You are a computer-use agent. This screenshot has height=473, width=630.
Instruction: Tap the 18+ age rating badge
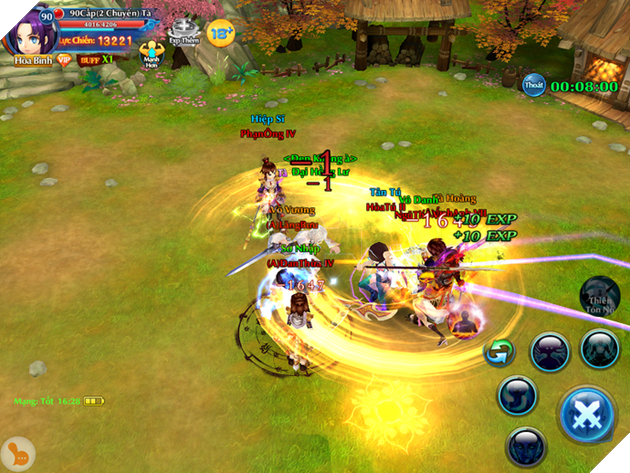(220, 33)
